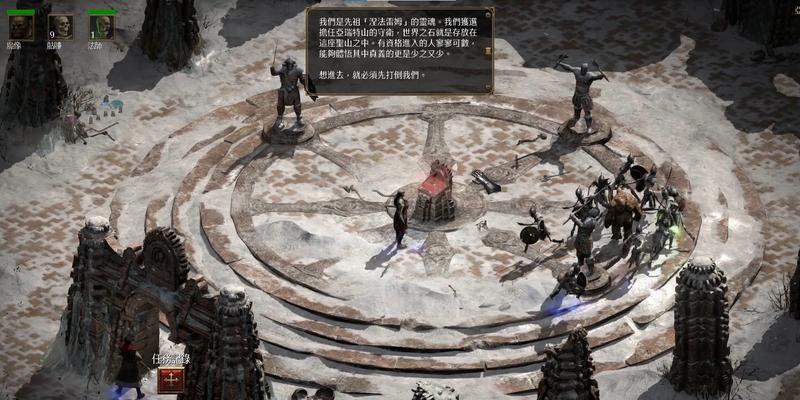Select the skeleton portrait showing count 9
This screenshot has width=800, height=400.
pos(61,27)
